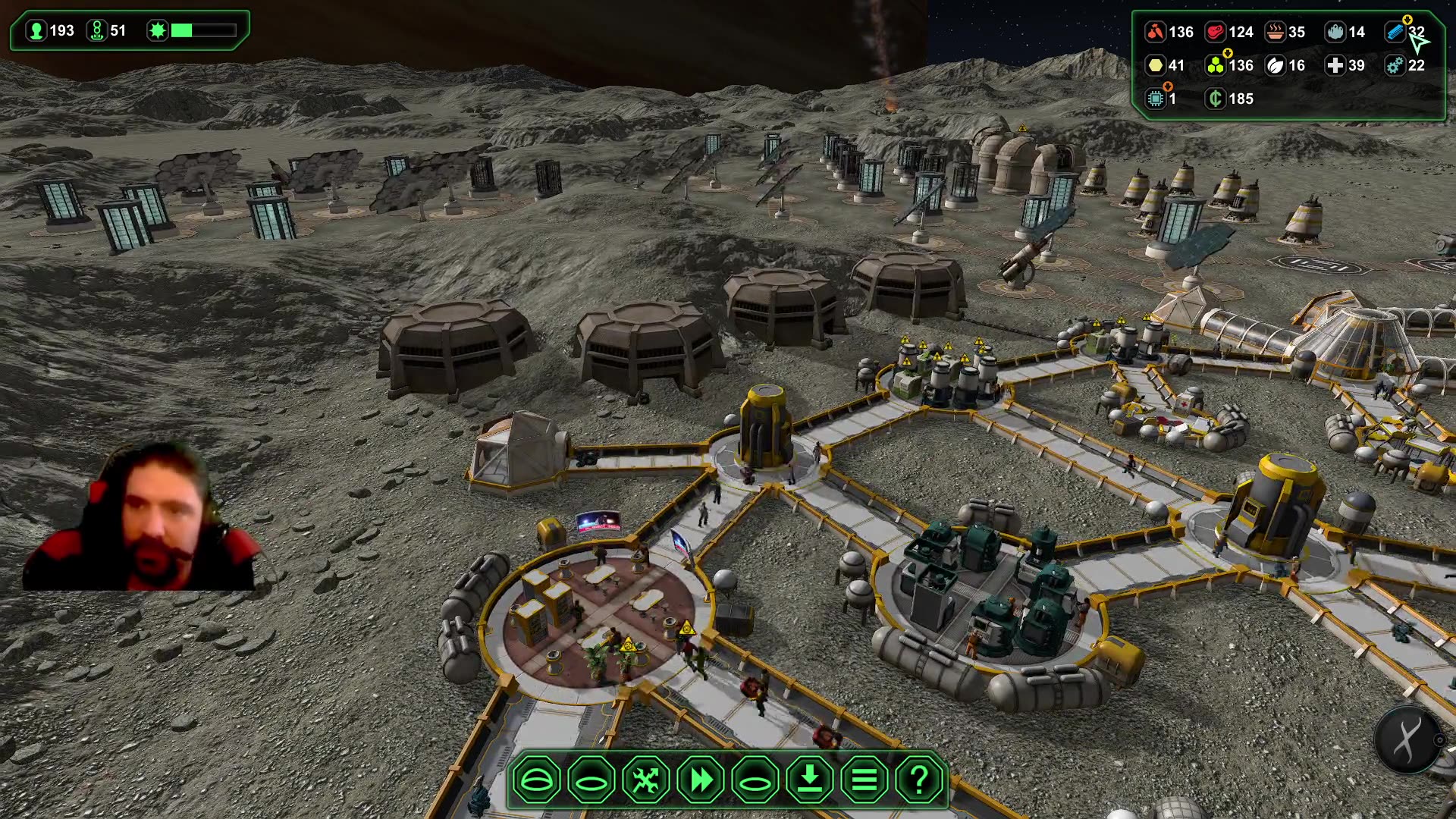Image resolution: width=1456 pixels, height=819 pixels.
Task: Click the fast-forward speed button
Action: point(701,780)
